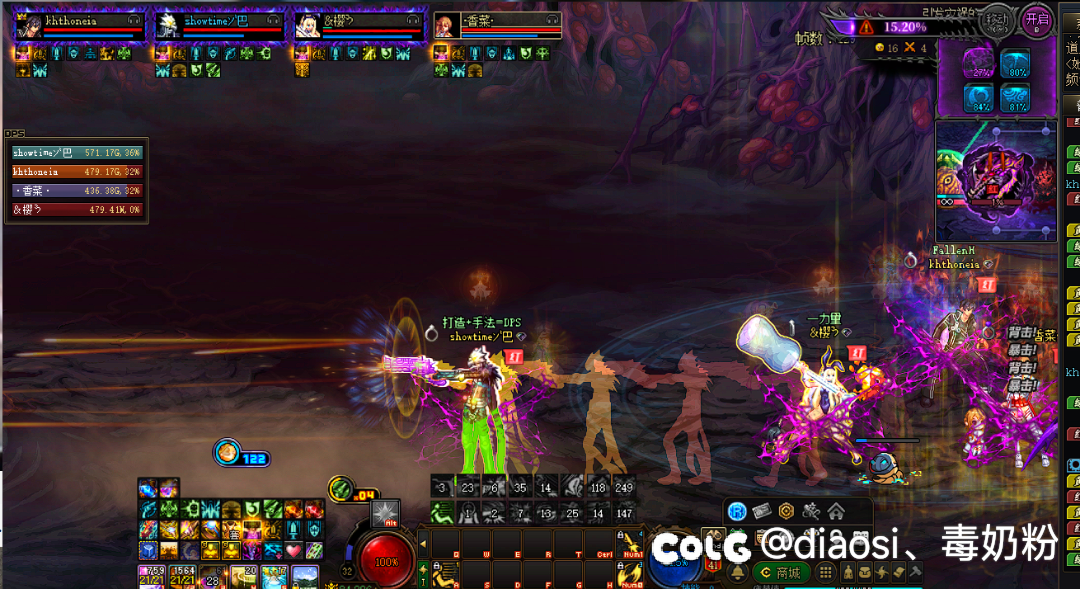The image size is (1080, 589).
Task: Click the showtime row in the DPS meter
Action: [x=77, y=153]
